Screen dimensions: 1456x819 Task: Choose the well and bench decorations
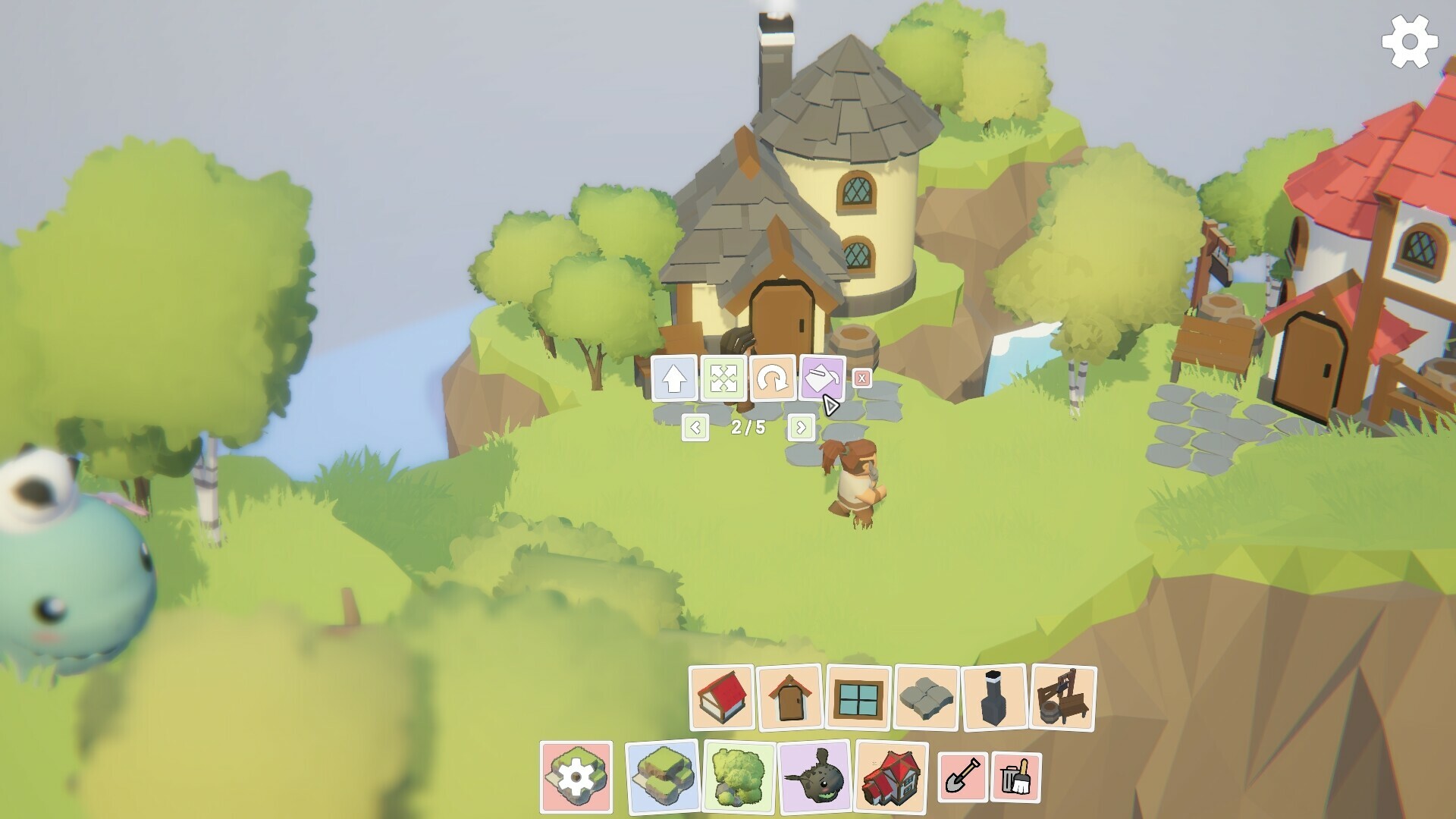point(1063,698)
